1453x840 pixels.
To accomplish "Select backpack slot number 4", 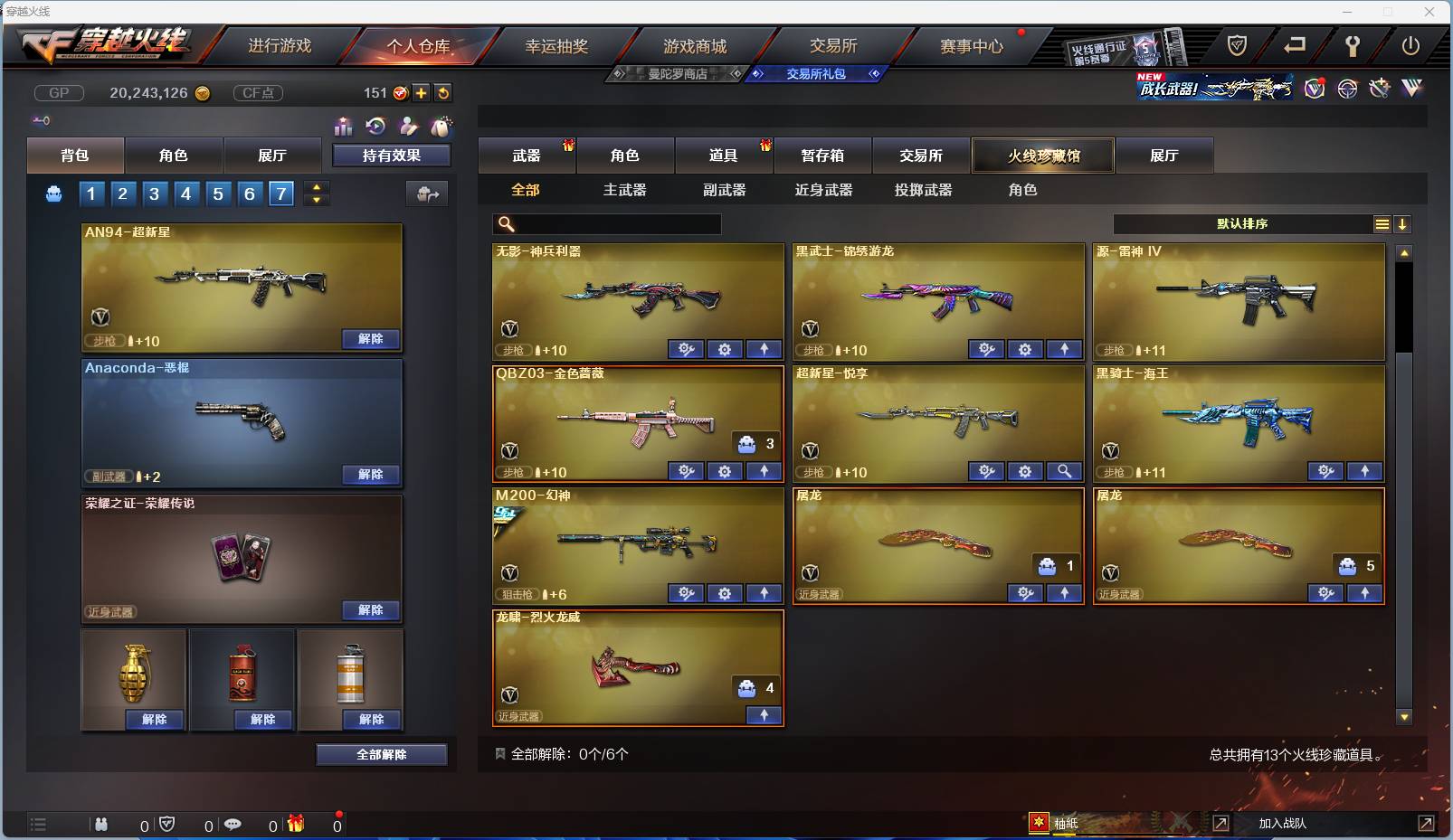I will point(186,193).
